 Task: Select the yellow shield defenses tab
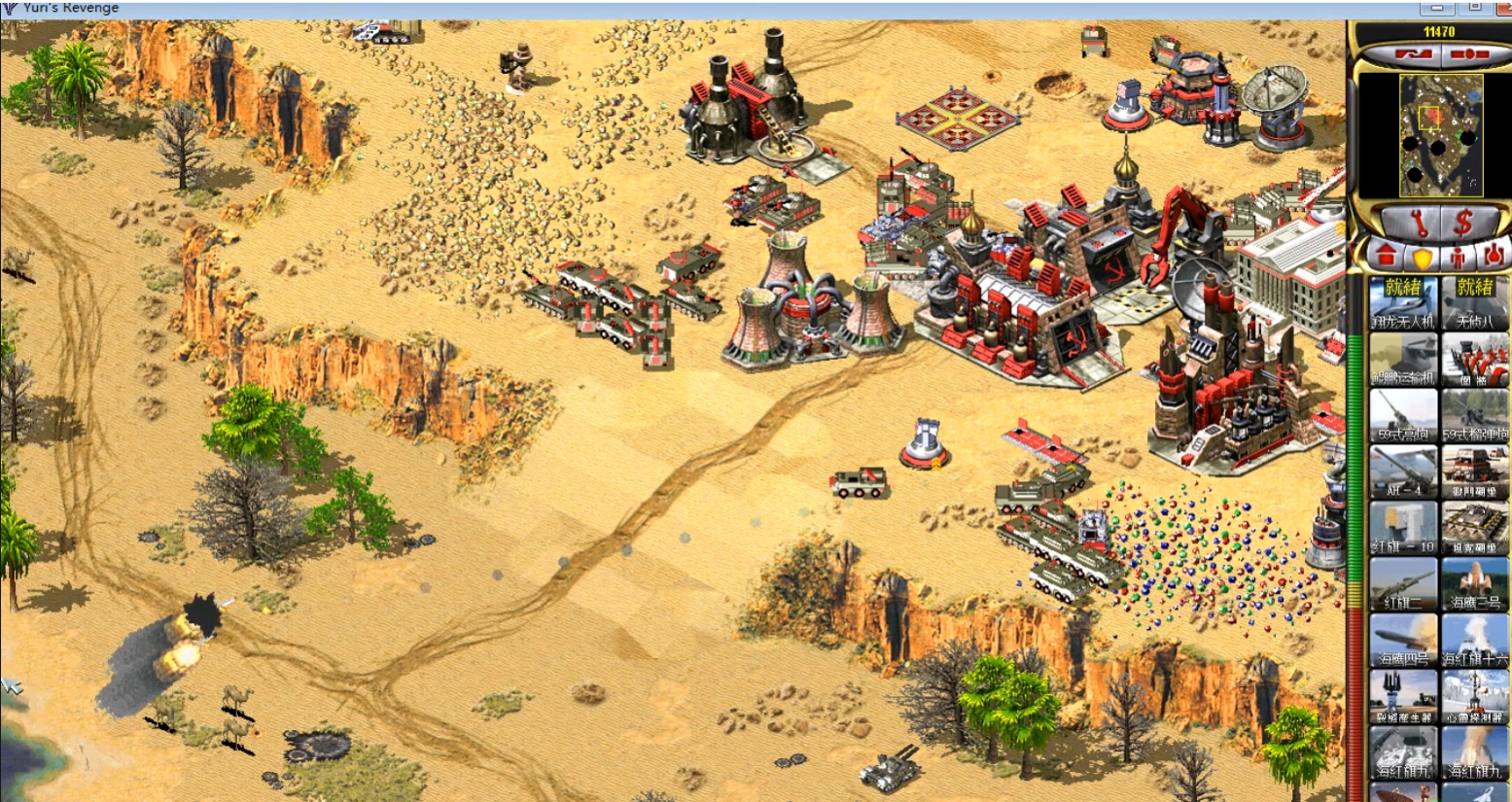(1423, 258)
